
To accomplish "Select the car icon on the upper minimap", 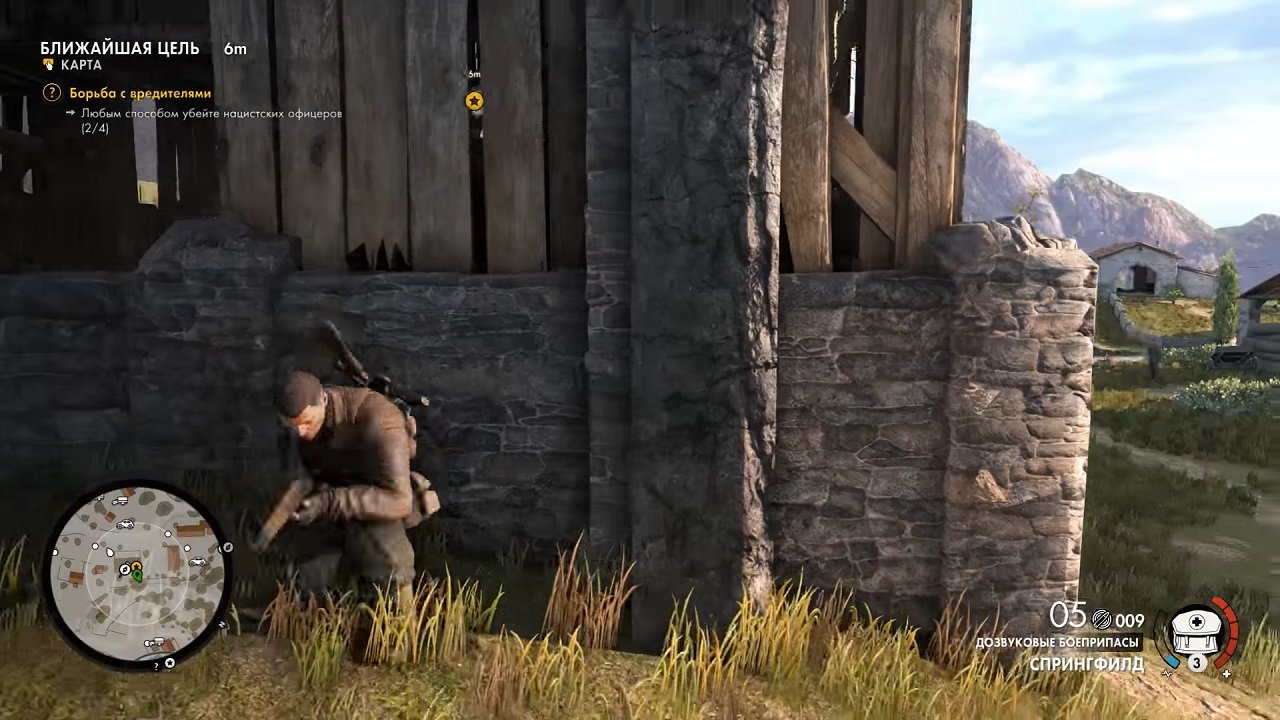I will point(126,524).
